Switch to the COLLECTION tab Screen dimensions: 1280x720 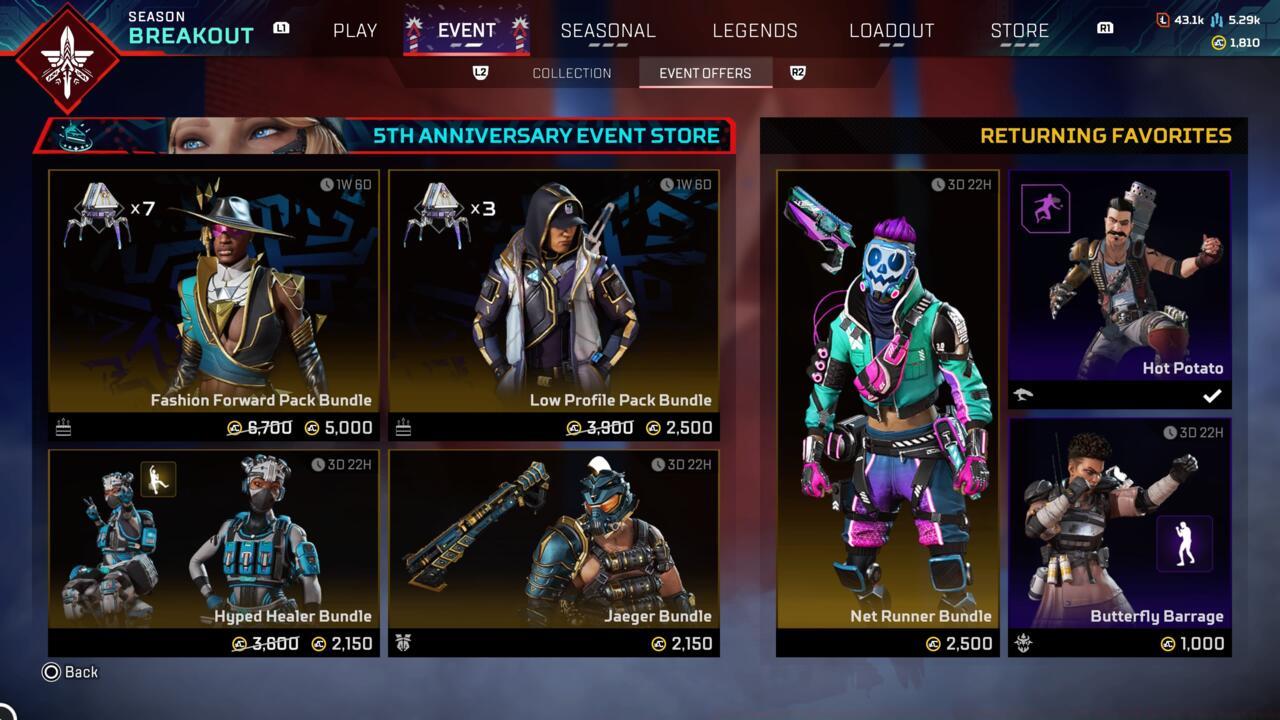pos(571,72)
